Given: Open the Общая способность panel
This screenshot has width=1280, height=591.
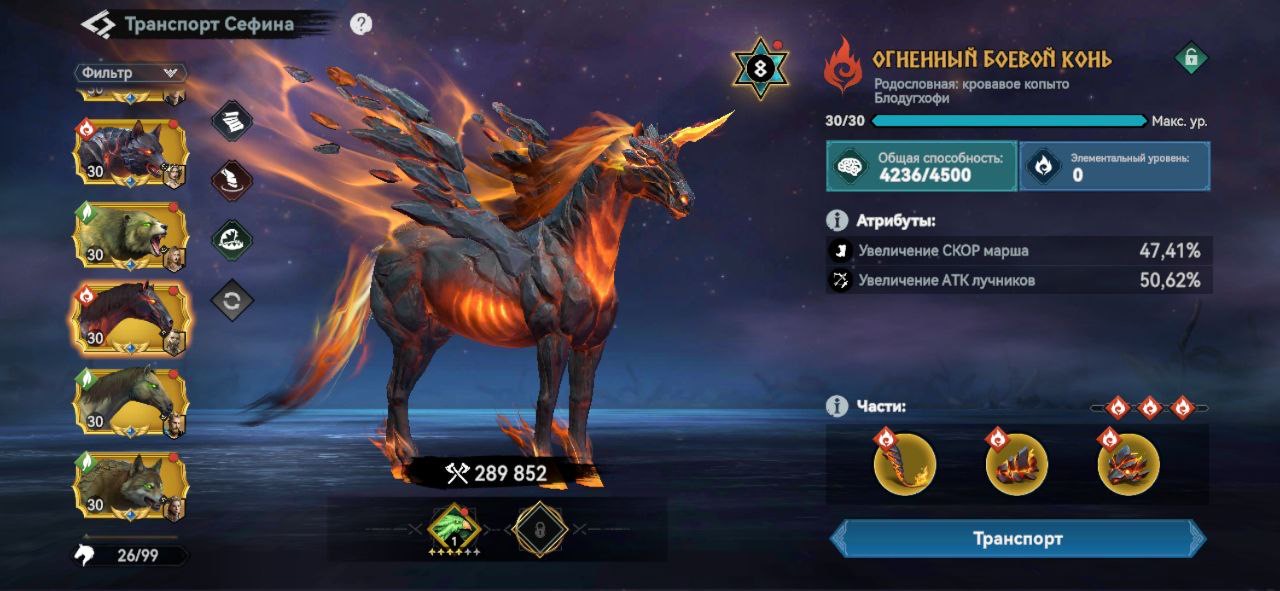Looking at the screenshot, I should click(x=921, y=166).
